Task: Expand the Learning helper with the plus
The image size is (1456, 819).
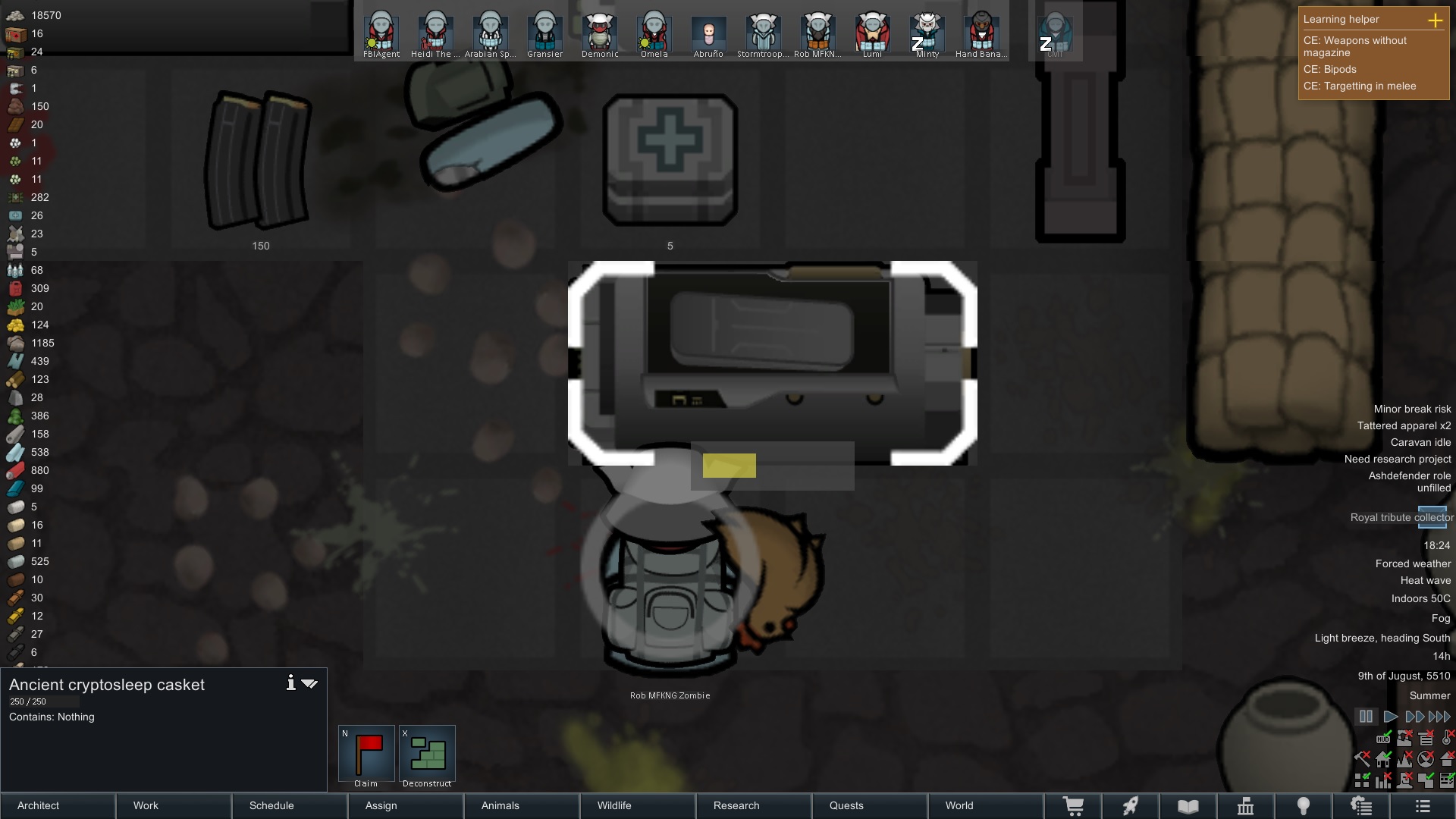Action: [1437, 20]
